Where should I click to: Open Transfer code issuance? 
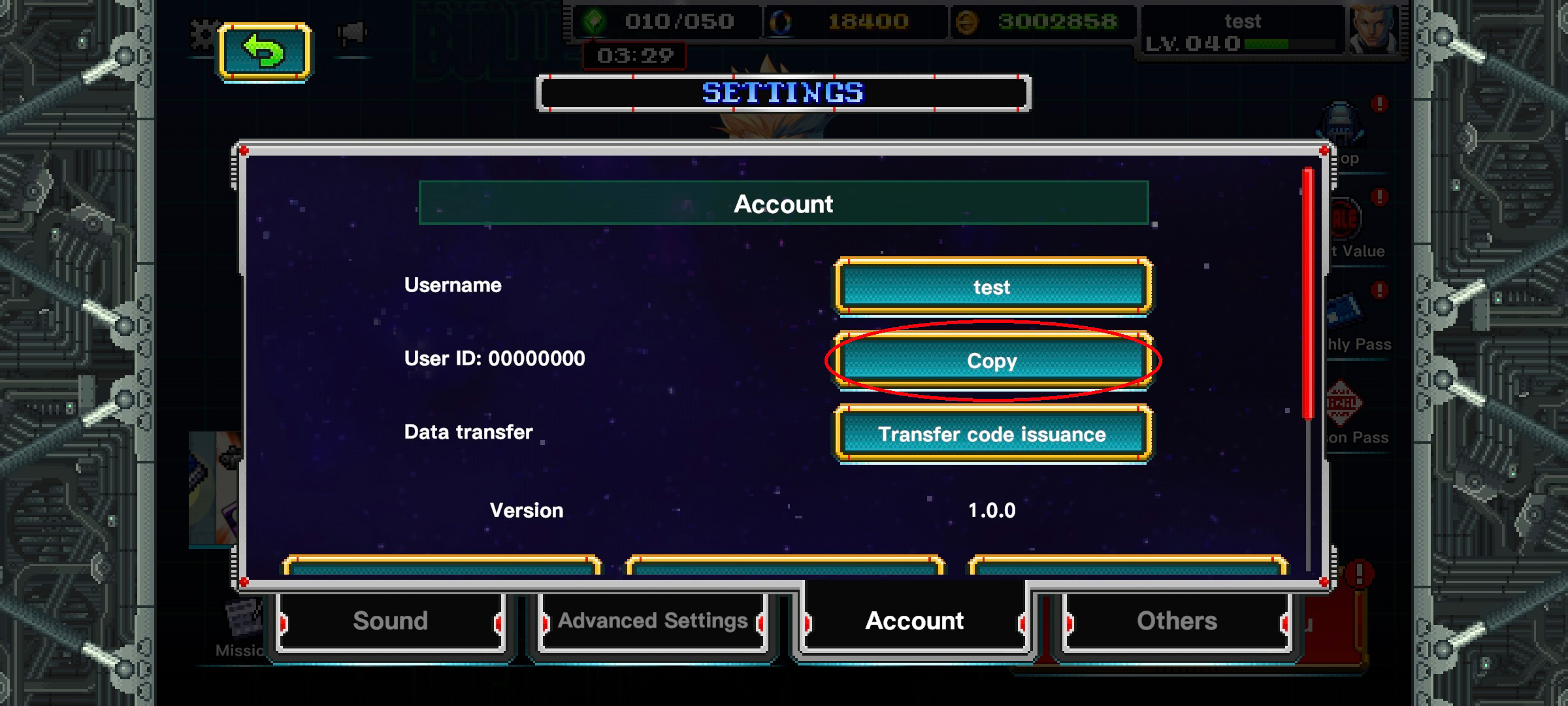coord(992,434)
